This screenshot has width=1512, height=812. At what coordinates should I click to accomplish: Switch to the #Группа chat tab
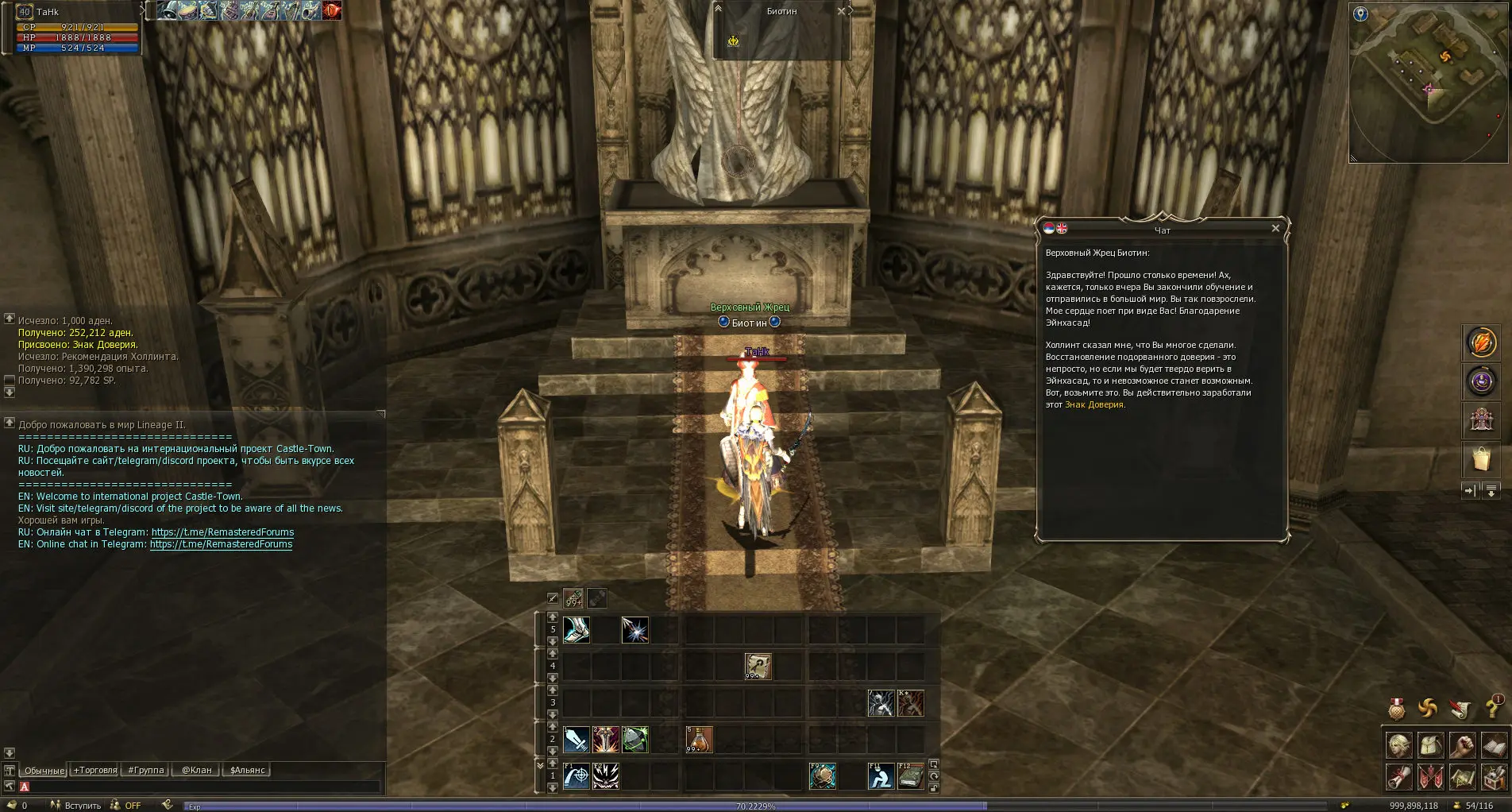pyautogui.click(x=145, y=770)
